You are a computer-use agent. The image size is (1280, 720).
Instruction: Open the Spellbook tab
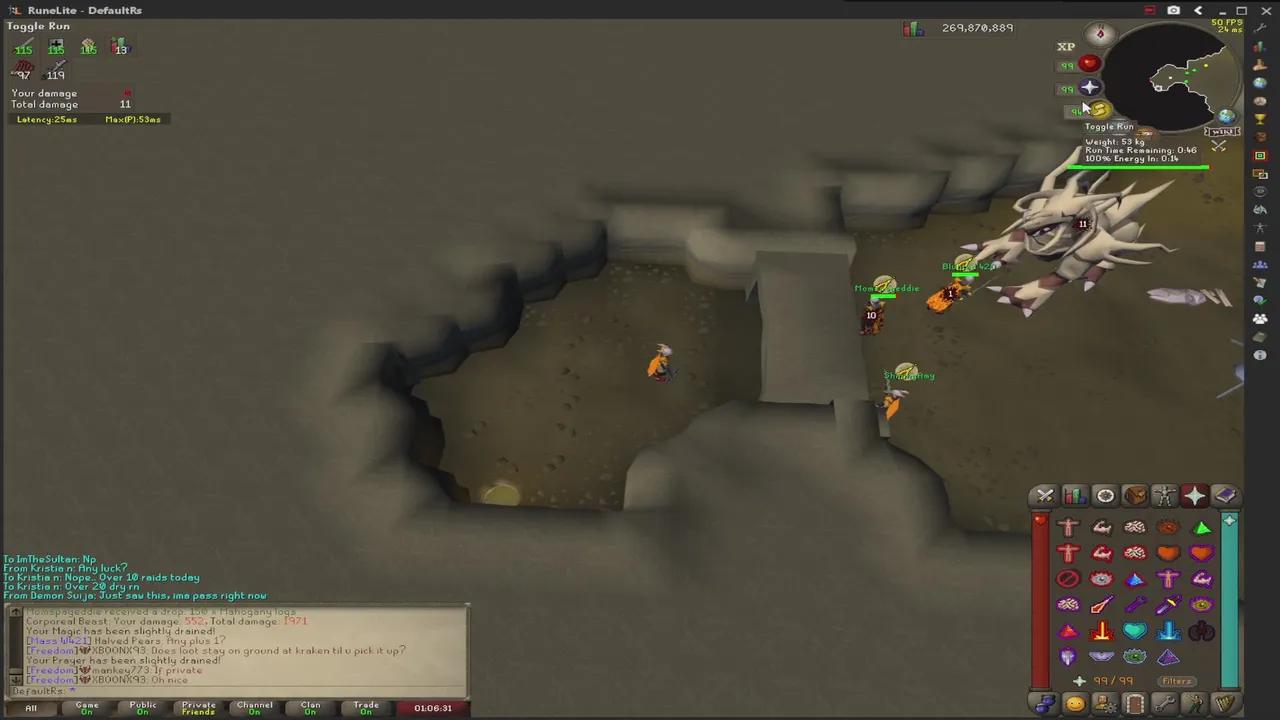[1225, 496]
